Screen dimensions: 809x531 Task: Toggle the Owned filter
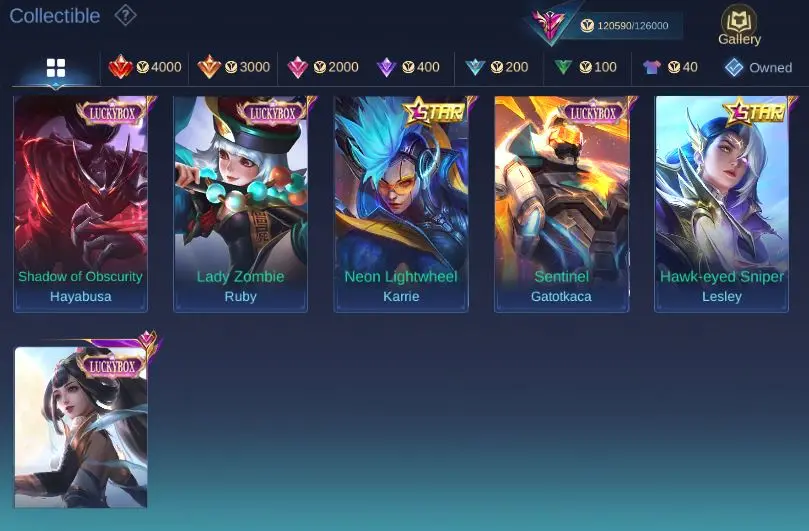point(758,67)
